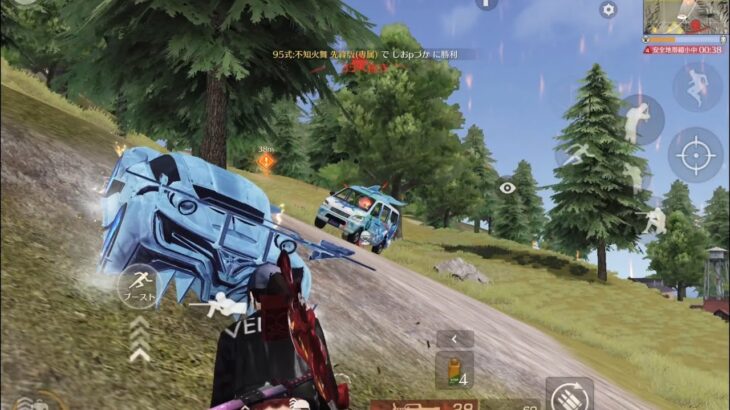Tap the jump action button
730x410 pixels.
point(697,87)
